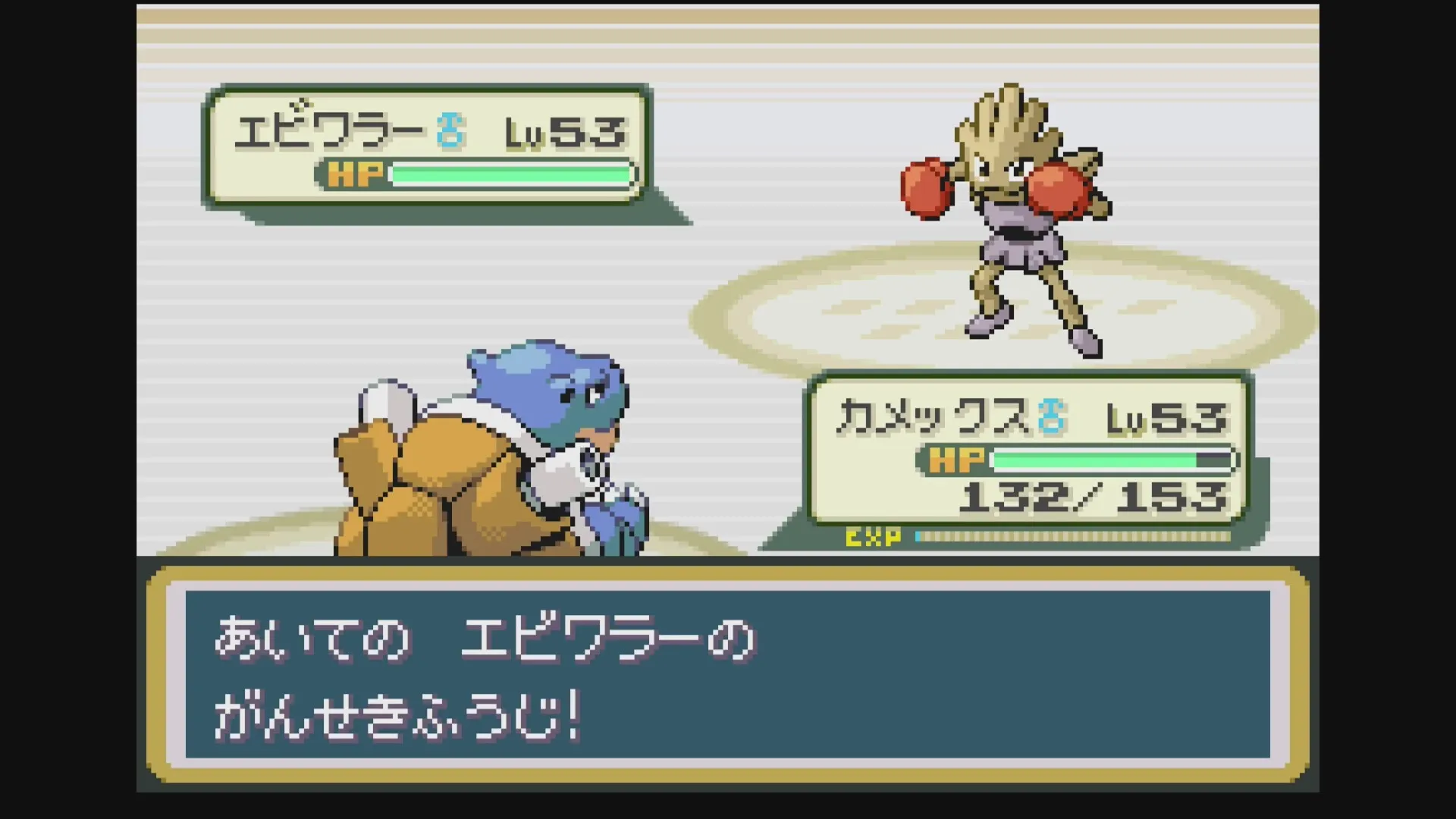The image size is (1456, 819).
Task: Click the 132/153 HP counter
Action: (1097, 498)
